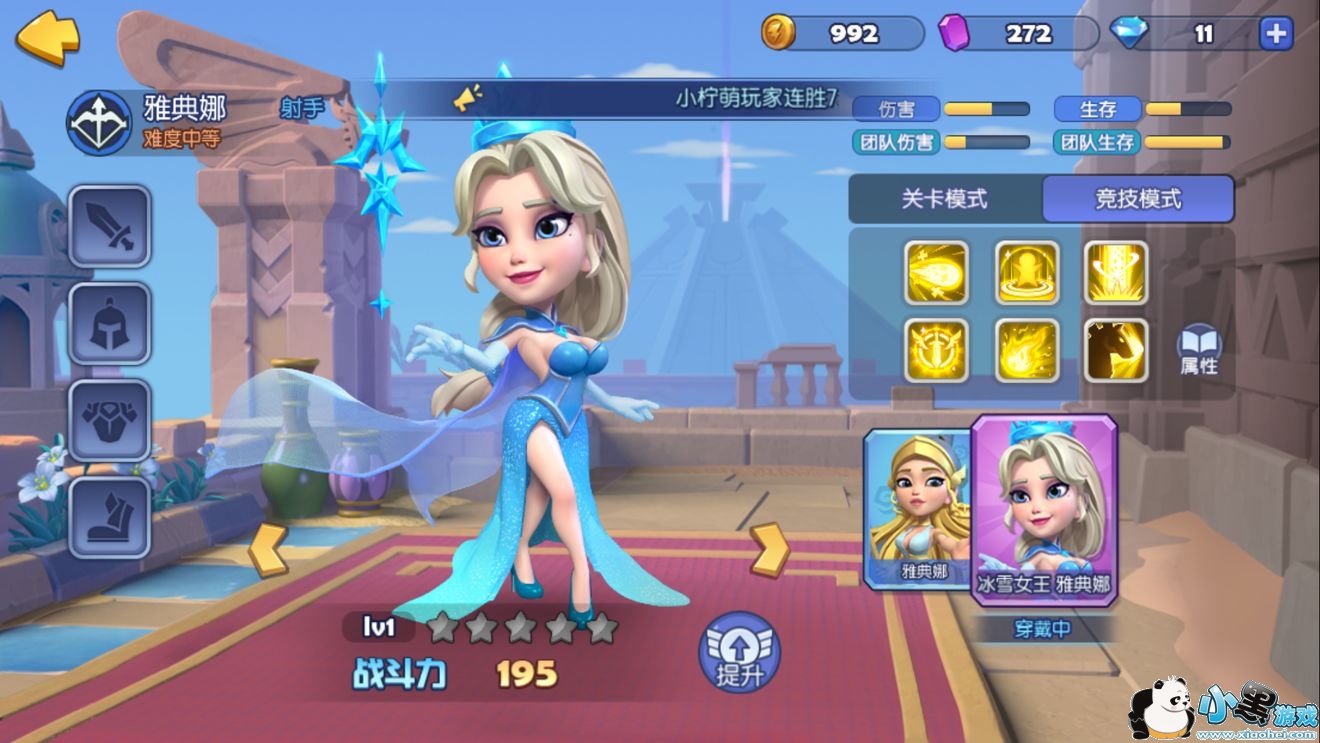This screenshot has width=1320, height=743.
Task: Select the 竞技模式 tab
Action: (x=1137, y=199)
